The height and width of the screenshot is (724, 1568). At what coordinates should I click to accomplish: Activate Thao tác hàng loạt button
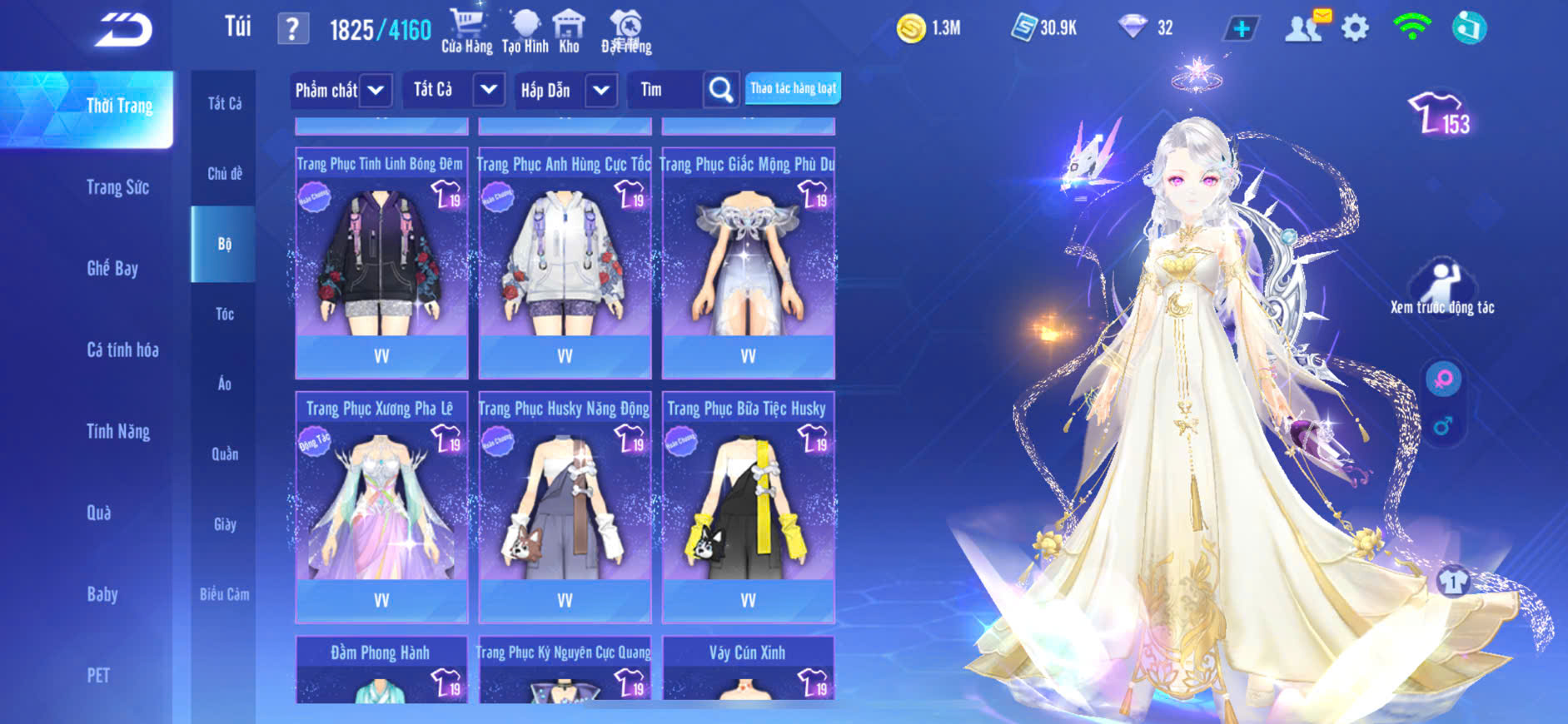point(793,88)
